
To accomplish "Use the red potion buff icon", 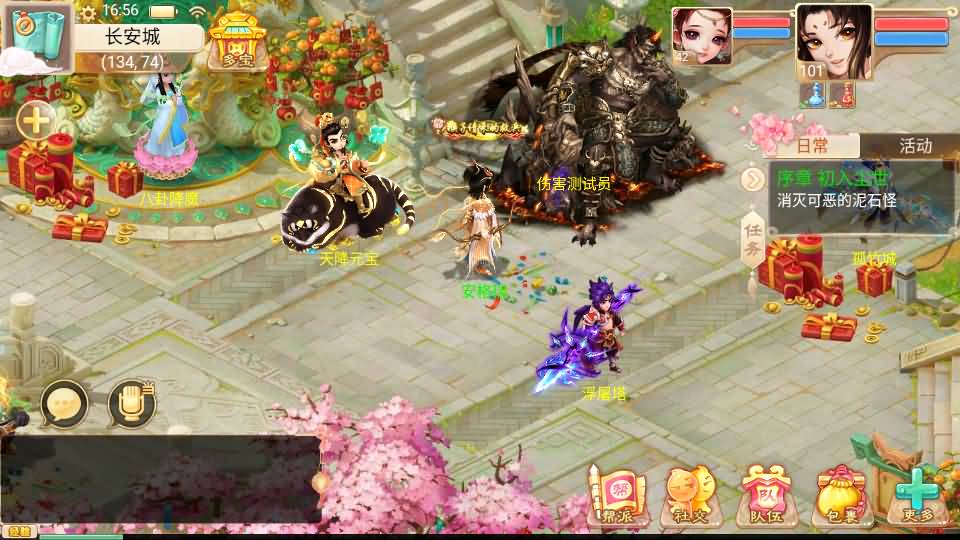I will tap(844, 93).
